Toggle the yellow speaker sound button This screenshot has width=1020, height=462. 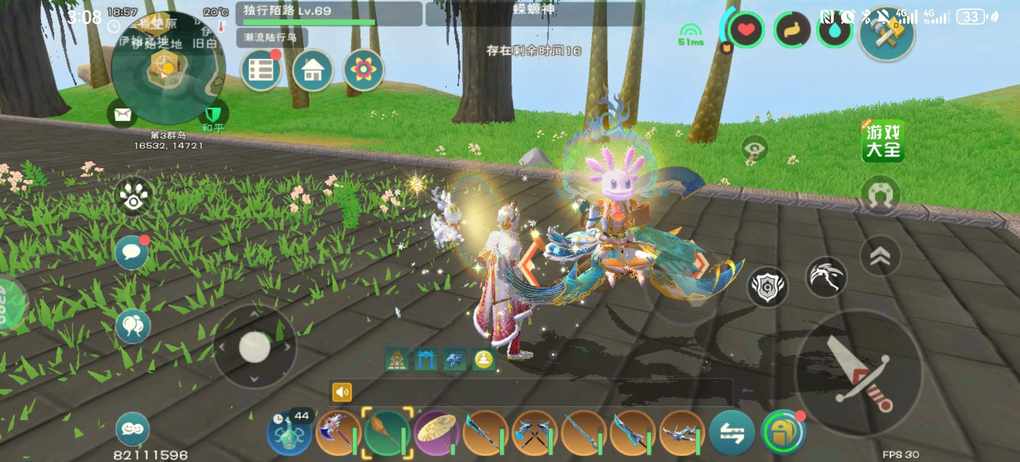(343, 392)
